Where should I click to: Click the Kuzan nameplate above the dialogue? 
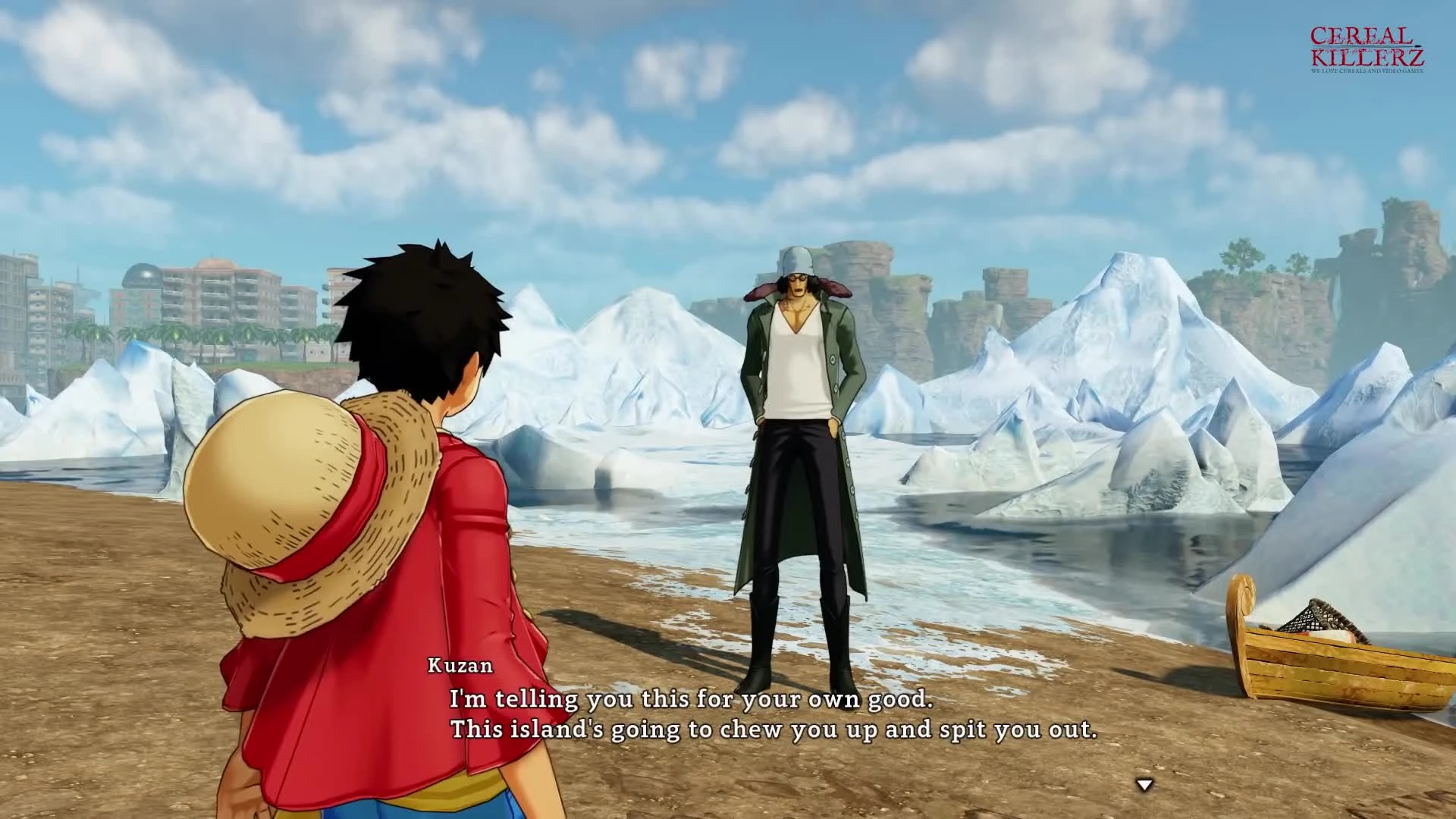tap(457, 668)
